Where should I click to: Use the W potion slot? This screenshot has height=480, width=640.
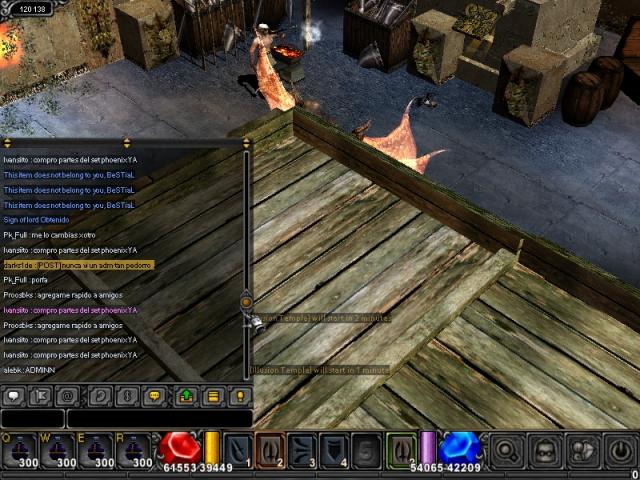59,451
